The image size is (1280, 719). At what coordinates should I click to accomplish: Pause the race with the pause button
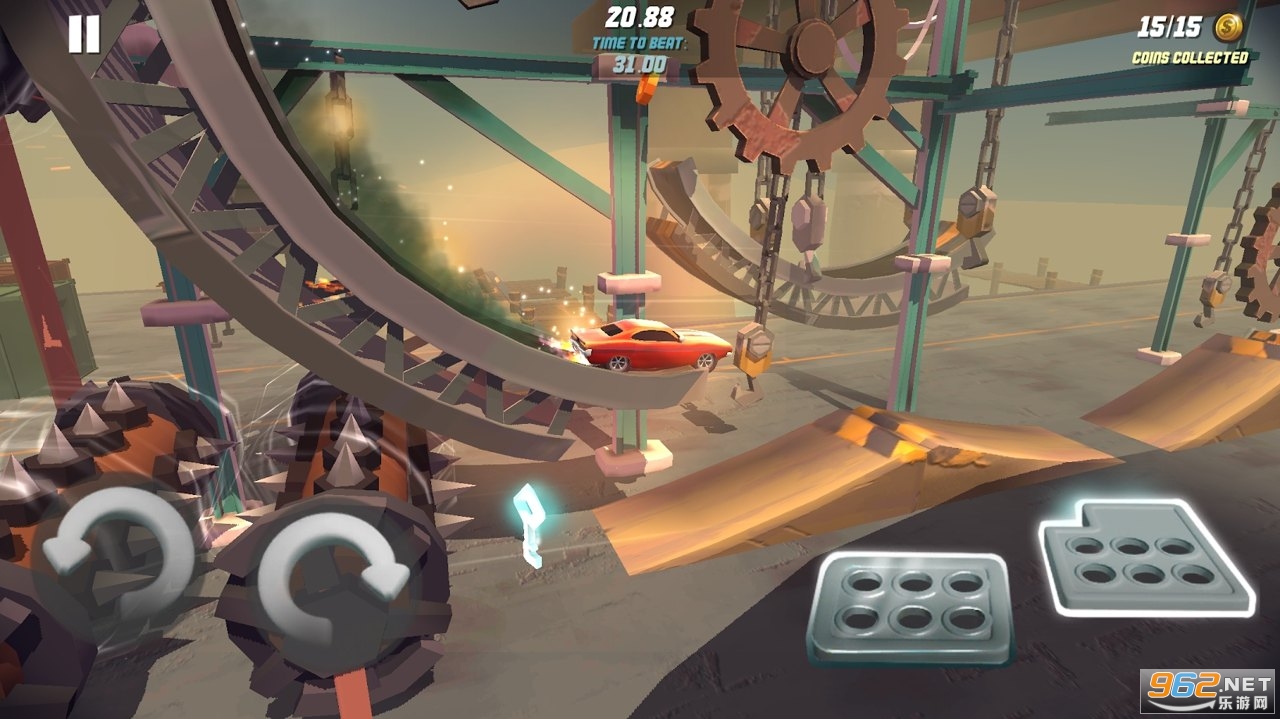(x=84, y=35)
